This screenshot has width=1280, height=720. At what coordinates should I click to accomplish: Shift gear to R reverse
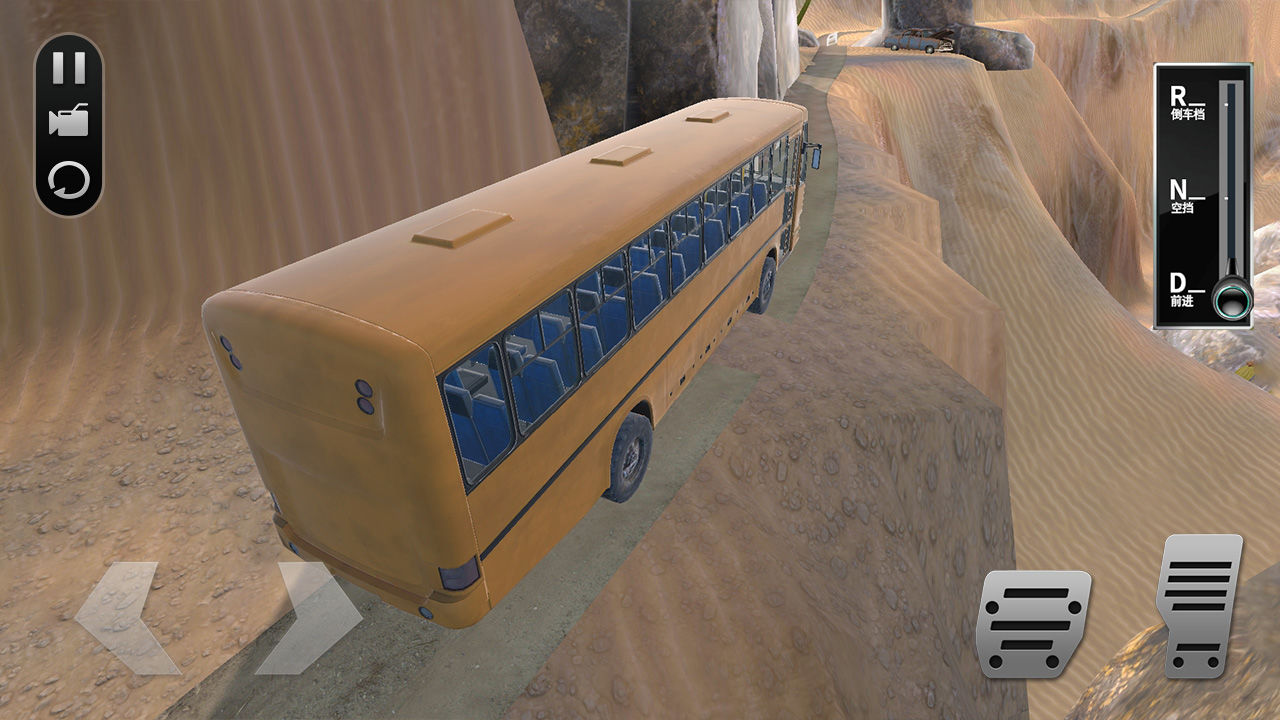1188,100
